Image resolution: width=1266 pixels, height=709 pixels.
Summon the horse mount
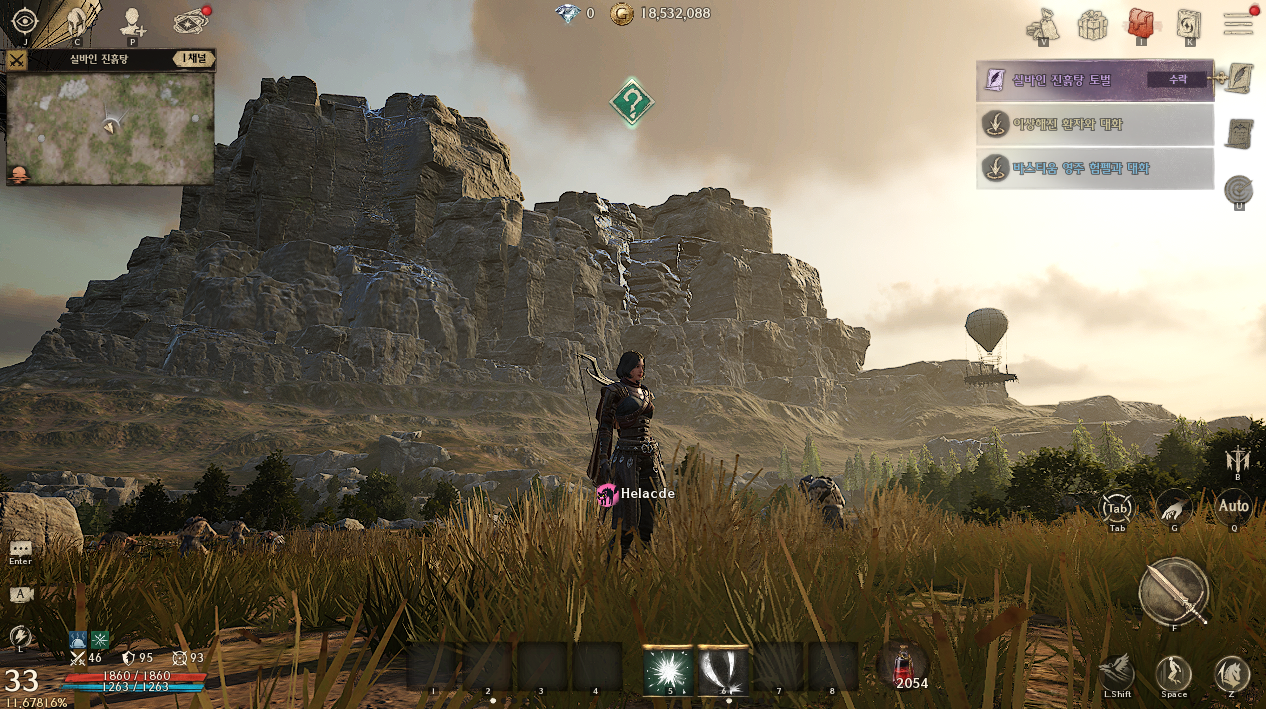(x=1232, y=674)
